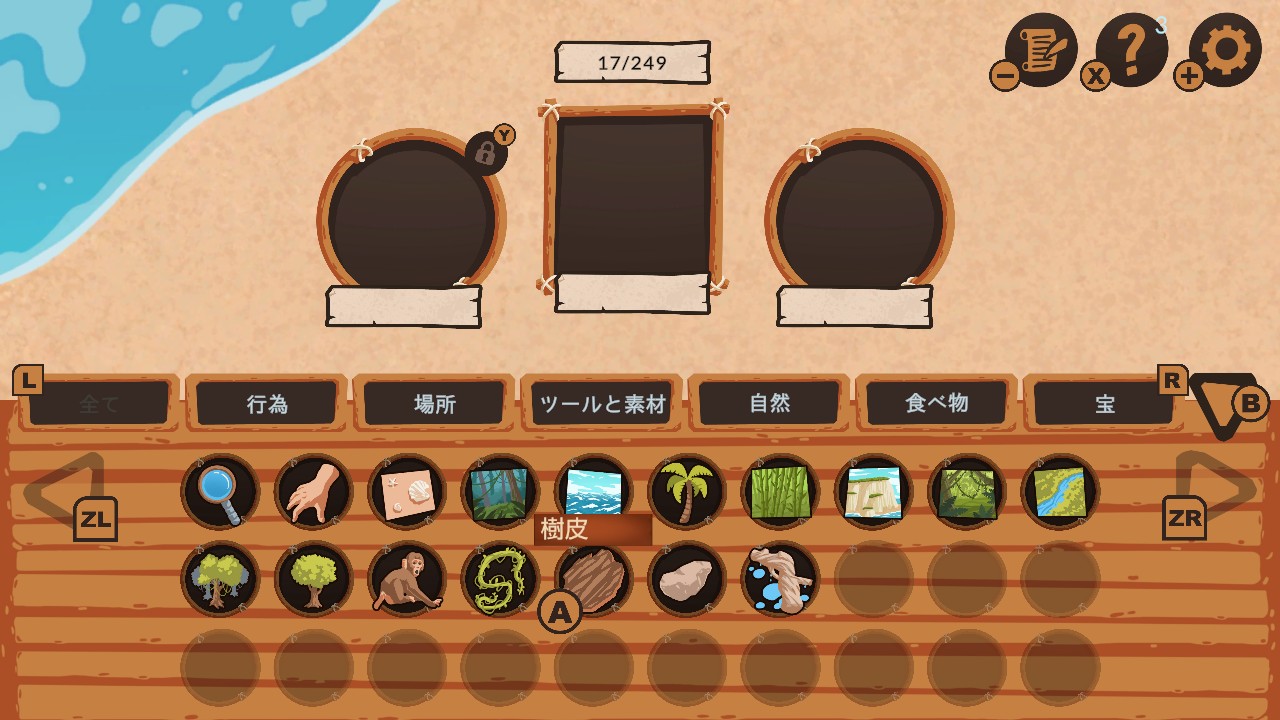Select the monkey icon in the inventory
Viewport: 1280px width, 720px height.
(x=405, y=578)
